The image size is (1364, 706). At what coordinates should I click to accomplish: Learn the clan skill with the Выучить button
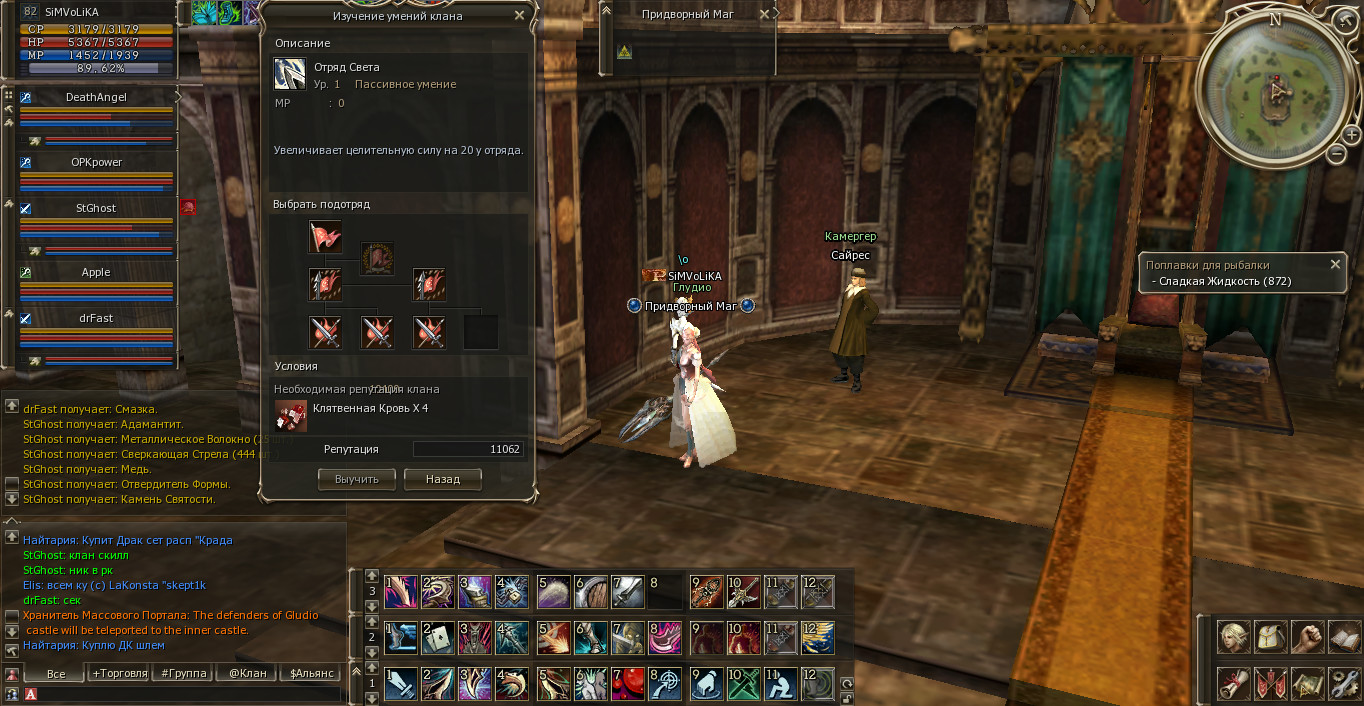(x=357, y=479)
